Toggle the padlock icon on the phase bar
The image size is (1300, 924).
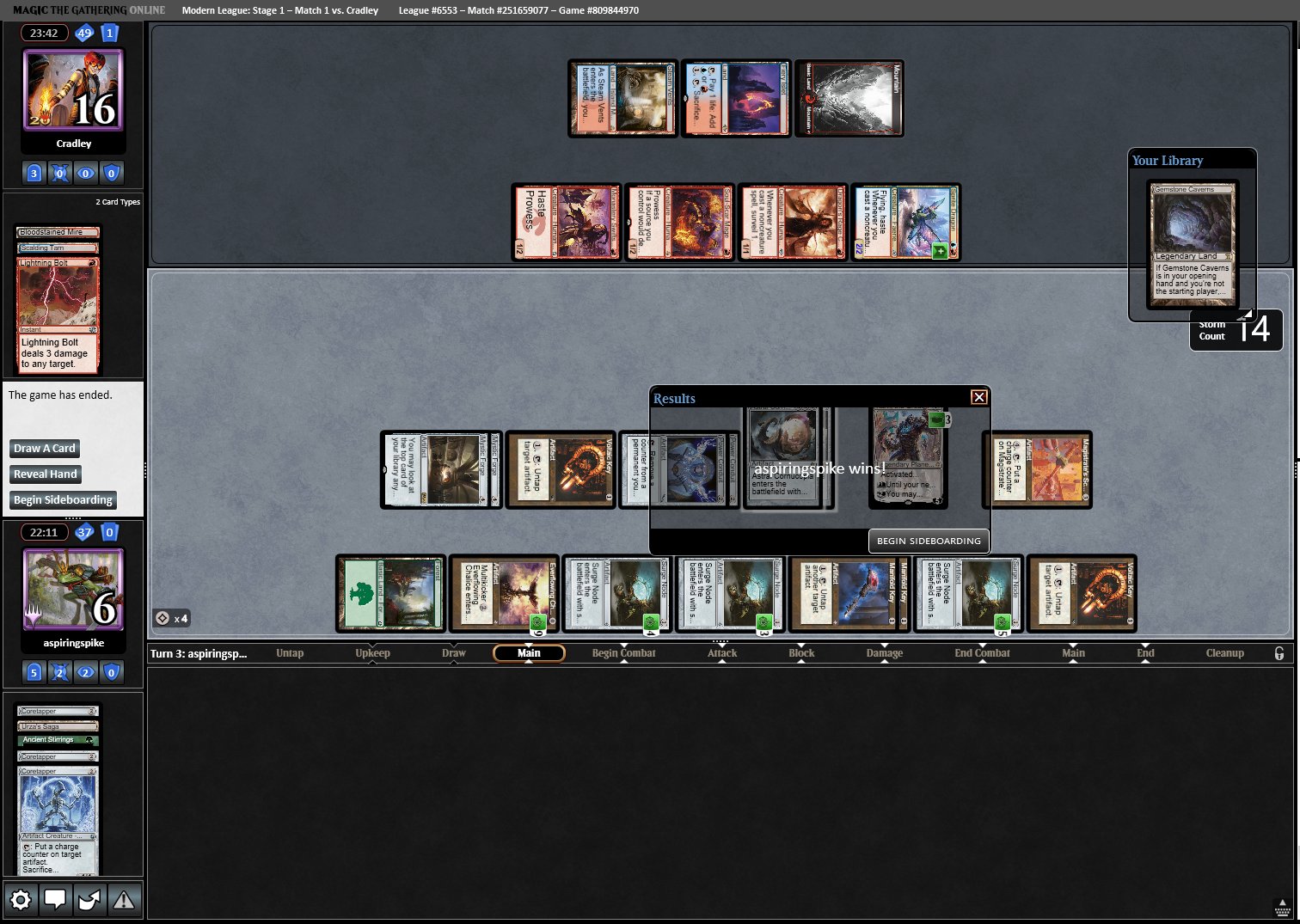(1280, 653)
